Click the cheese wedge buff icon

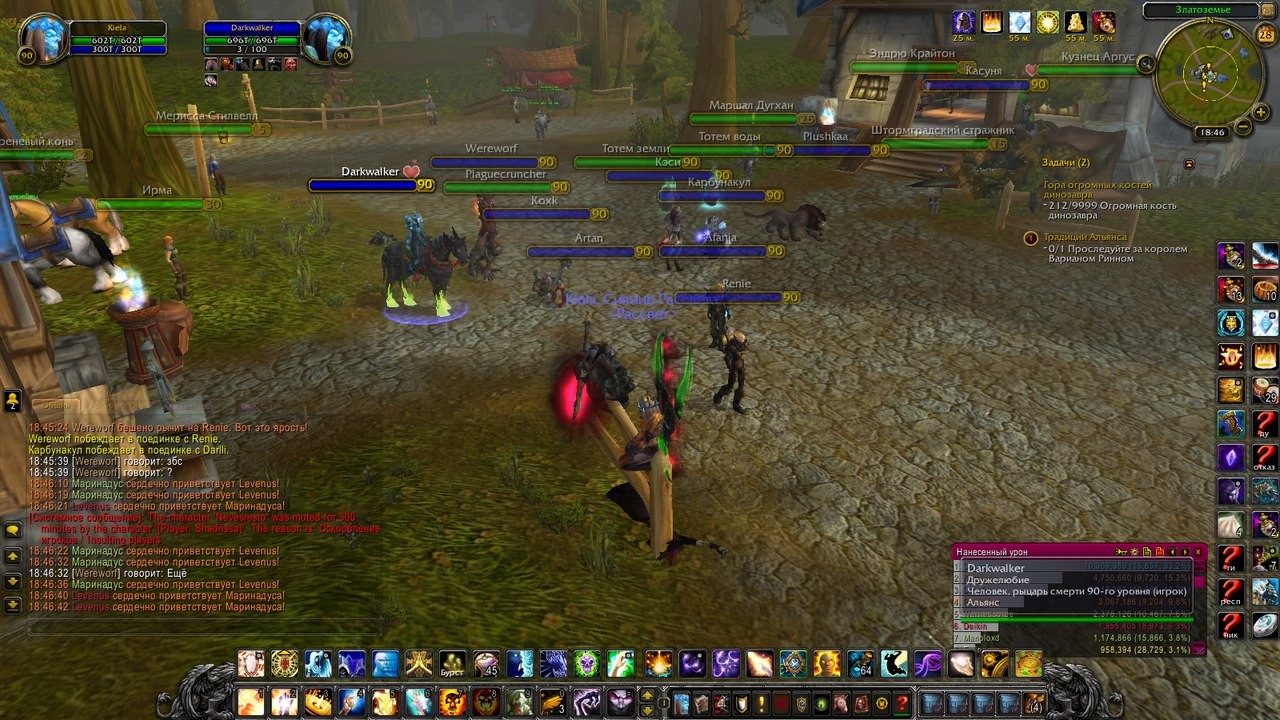(x=1076, y=22)
